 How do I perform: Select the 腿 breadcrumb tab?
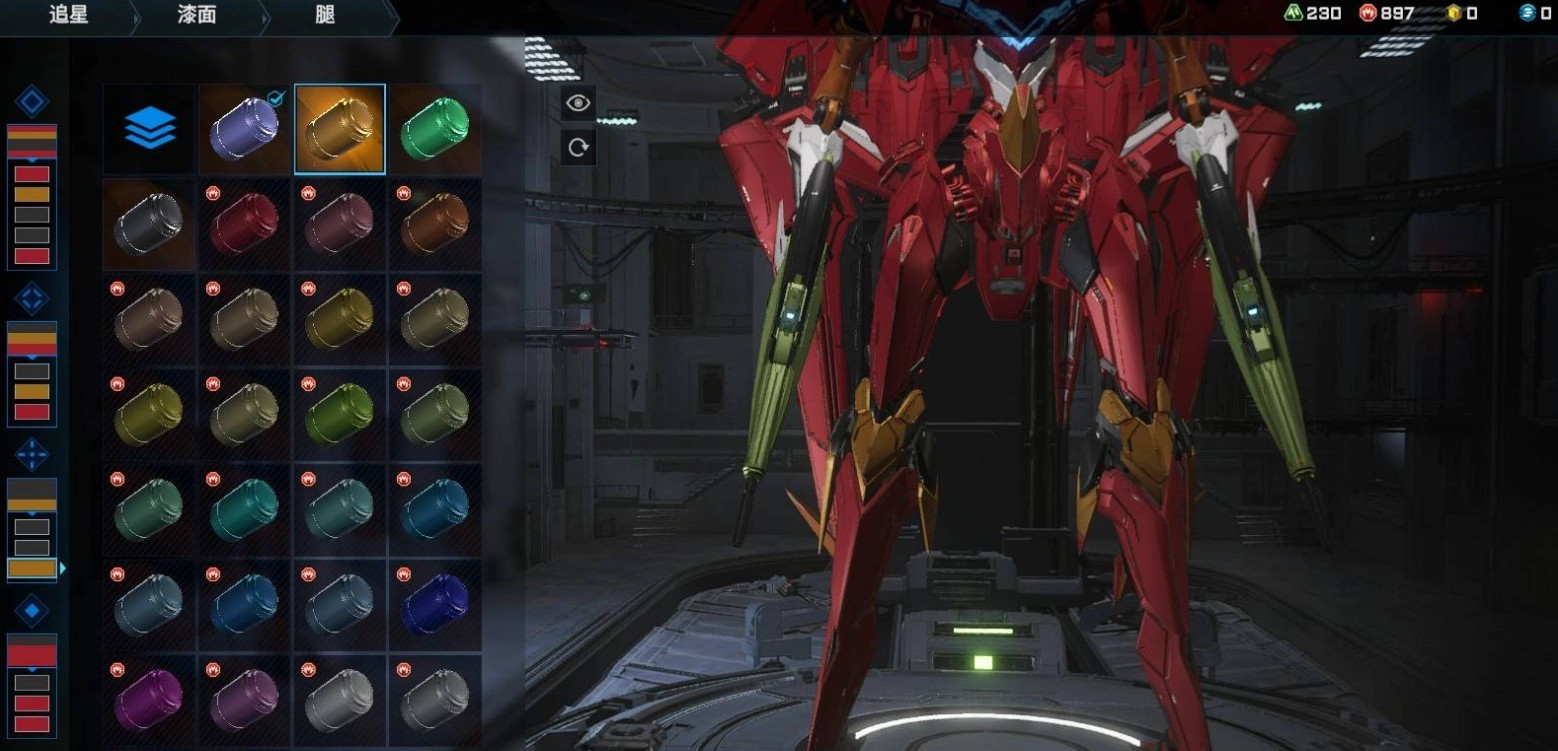(x=324, y=16)
